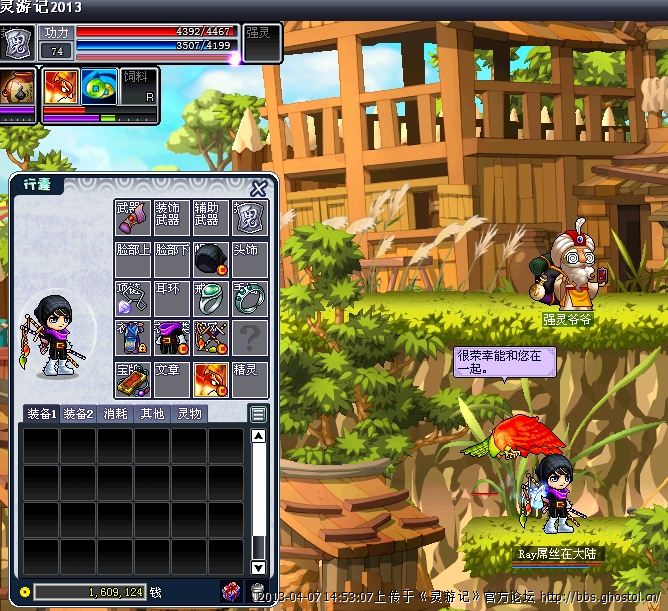Switch to the 灵物 tab

tap(188, 413)
